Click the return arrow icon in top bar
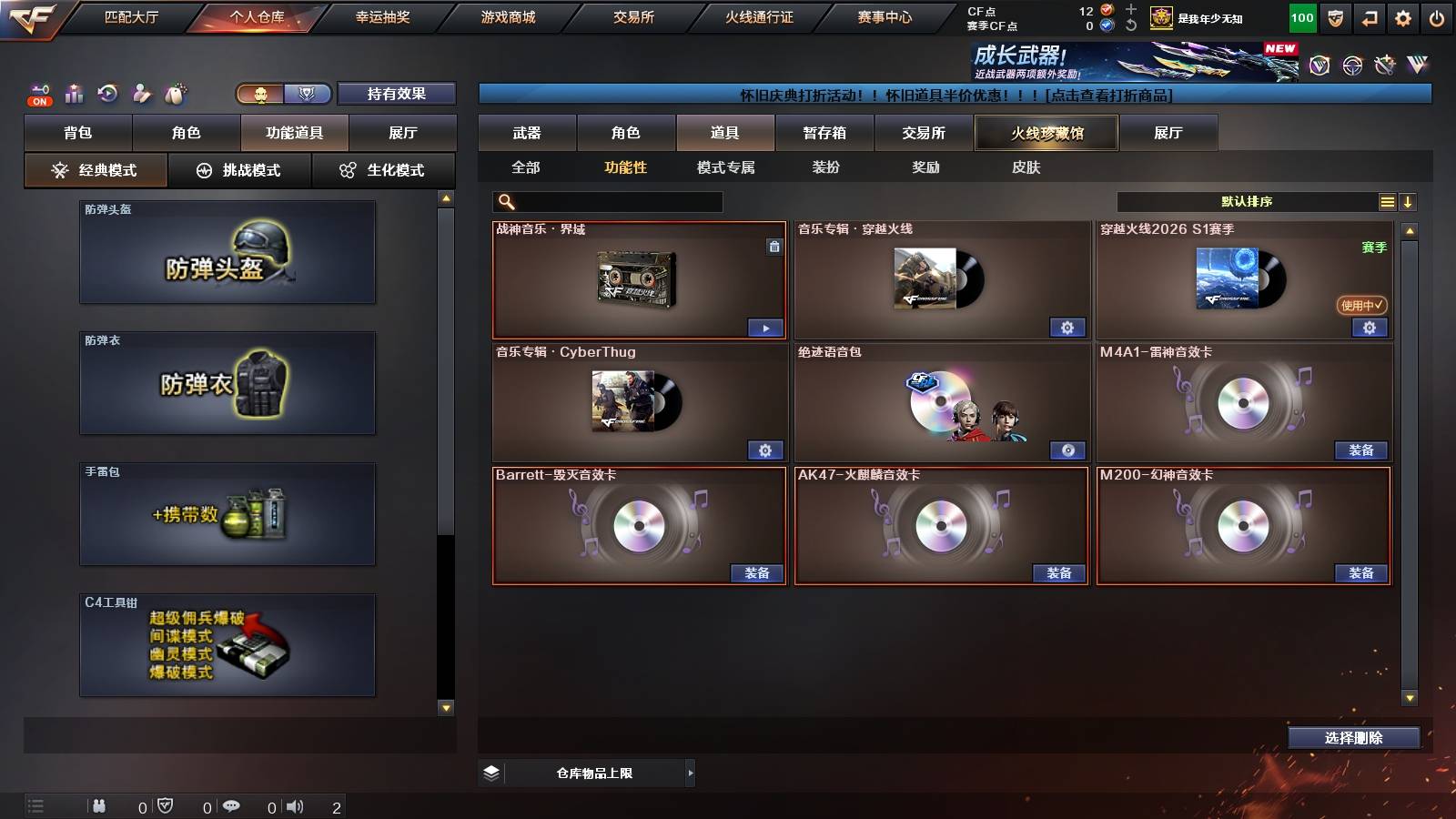 click(x=1369, y=17)
